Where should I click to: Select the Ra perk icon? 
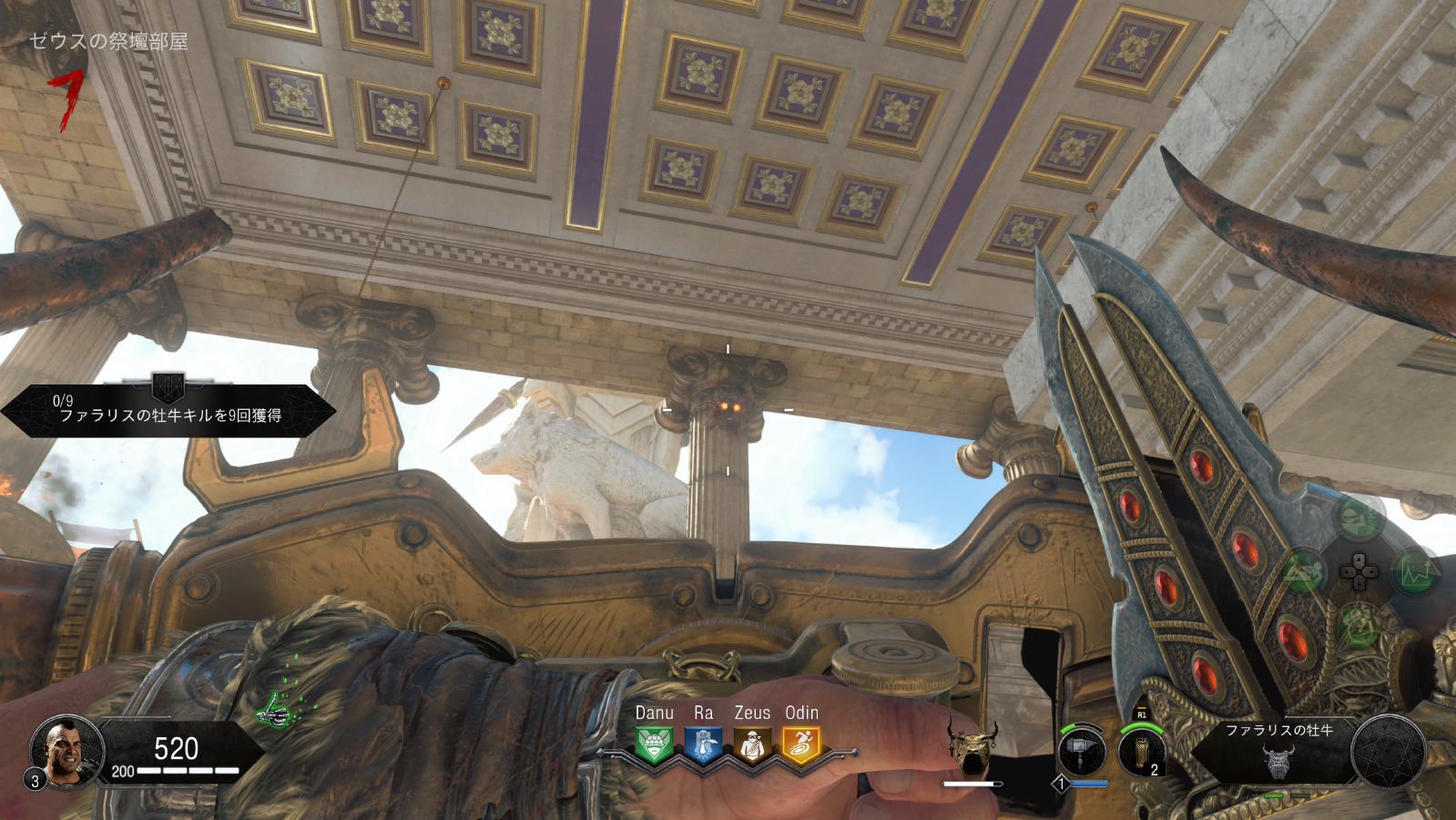pos(703,745)
